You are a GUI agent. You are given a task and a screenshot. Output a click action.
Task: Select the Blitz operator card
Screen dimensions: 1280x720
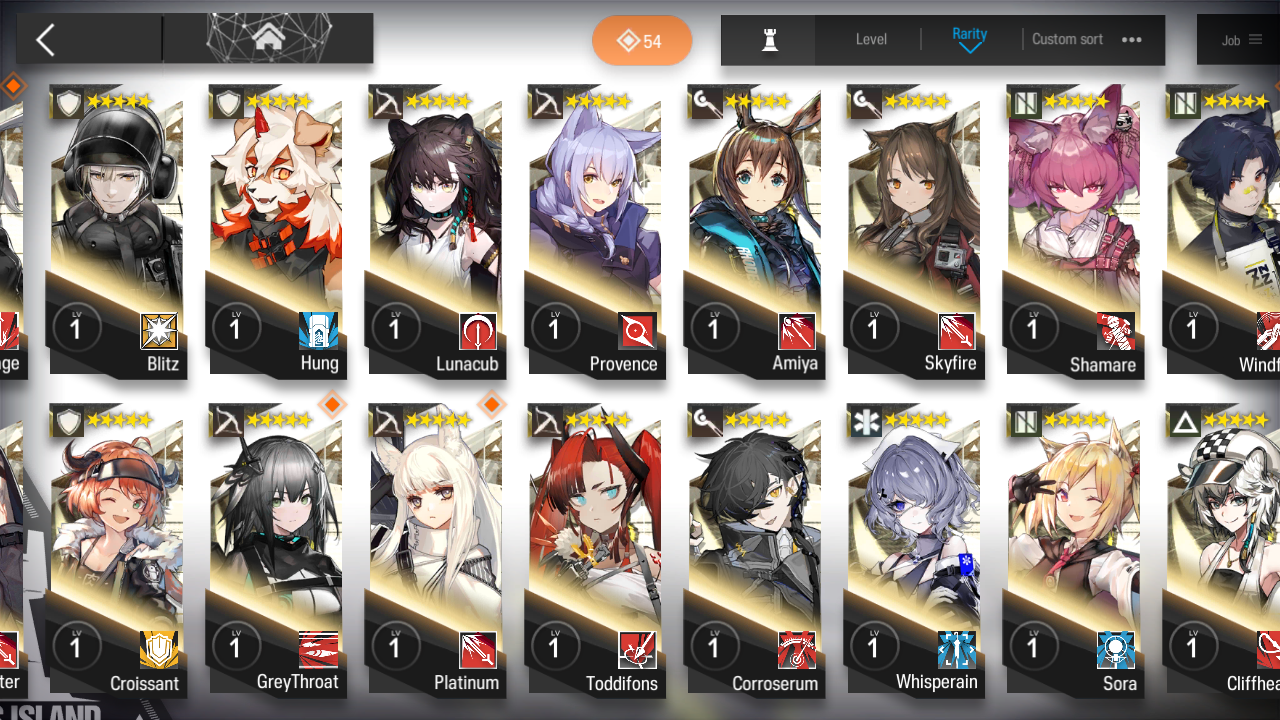coord(117,230)
